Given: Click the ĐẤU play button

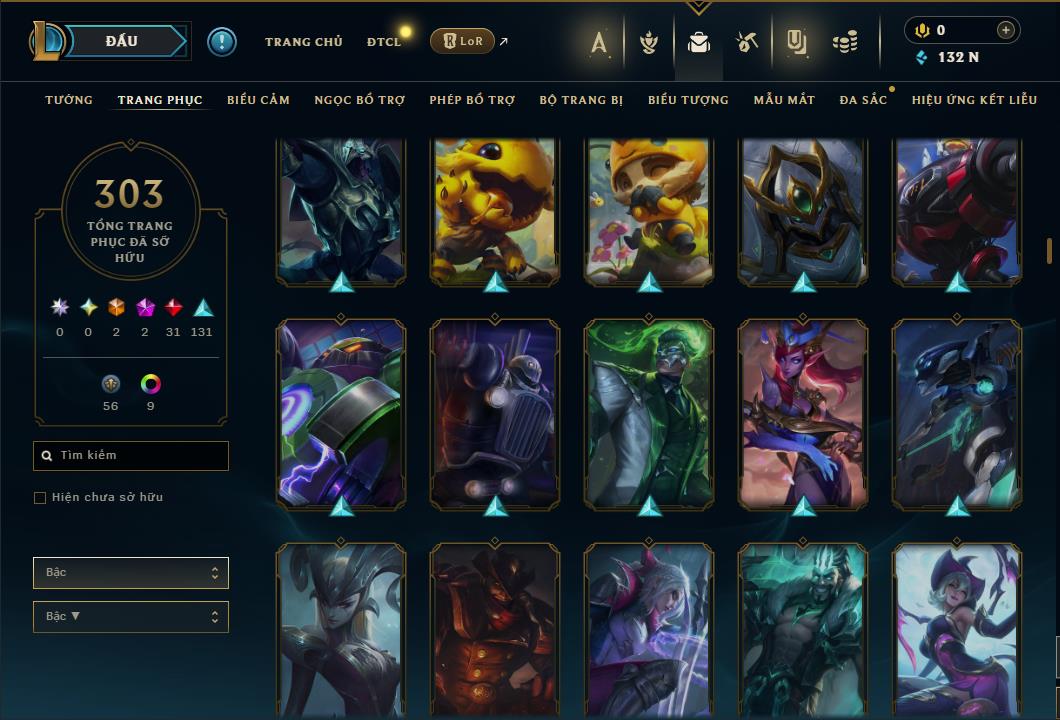Looking at the screenshot, I should tap(122, 41).
